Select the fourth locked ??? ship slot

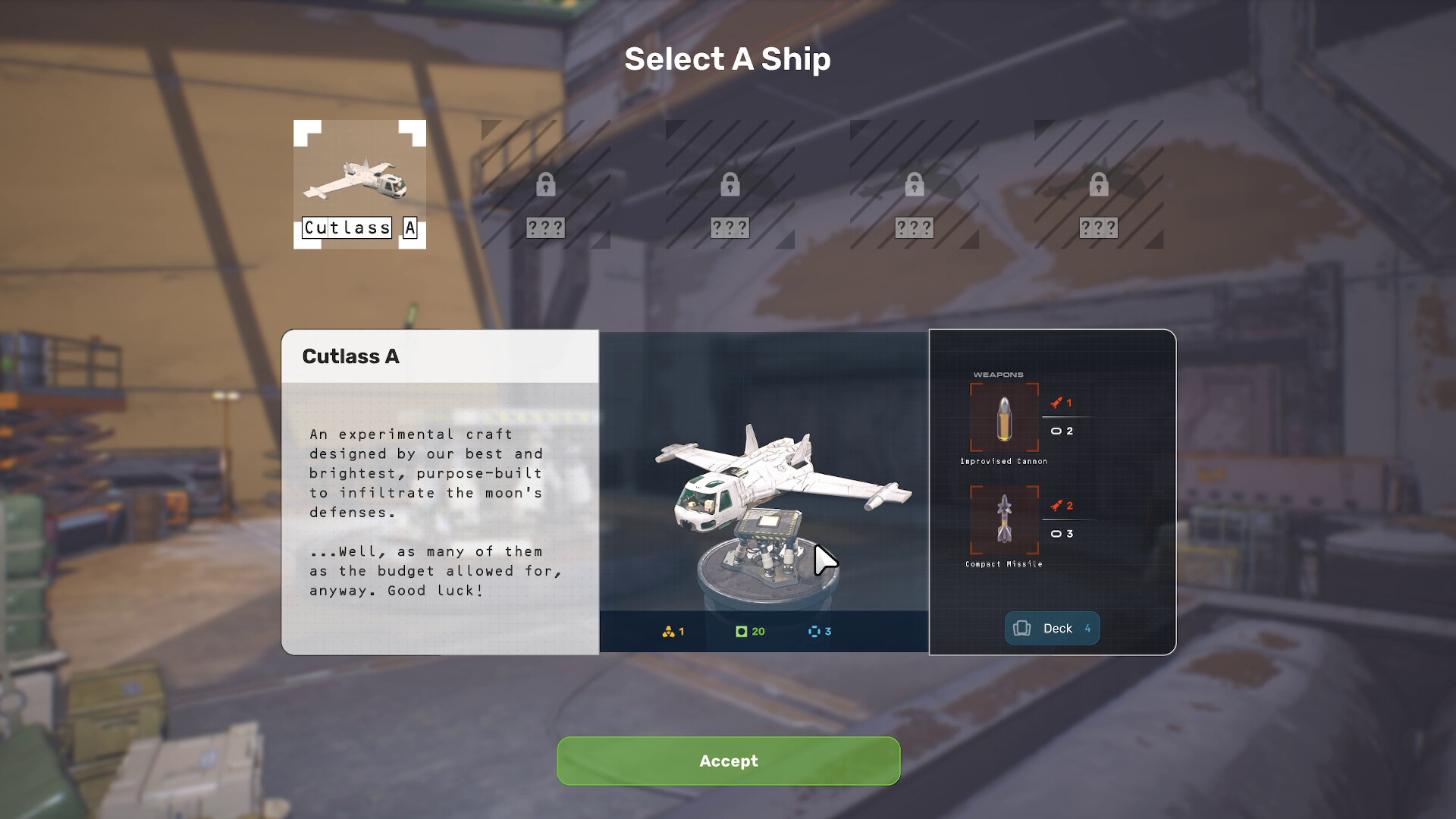[x=914, y=184]
